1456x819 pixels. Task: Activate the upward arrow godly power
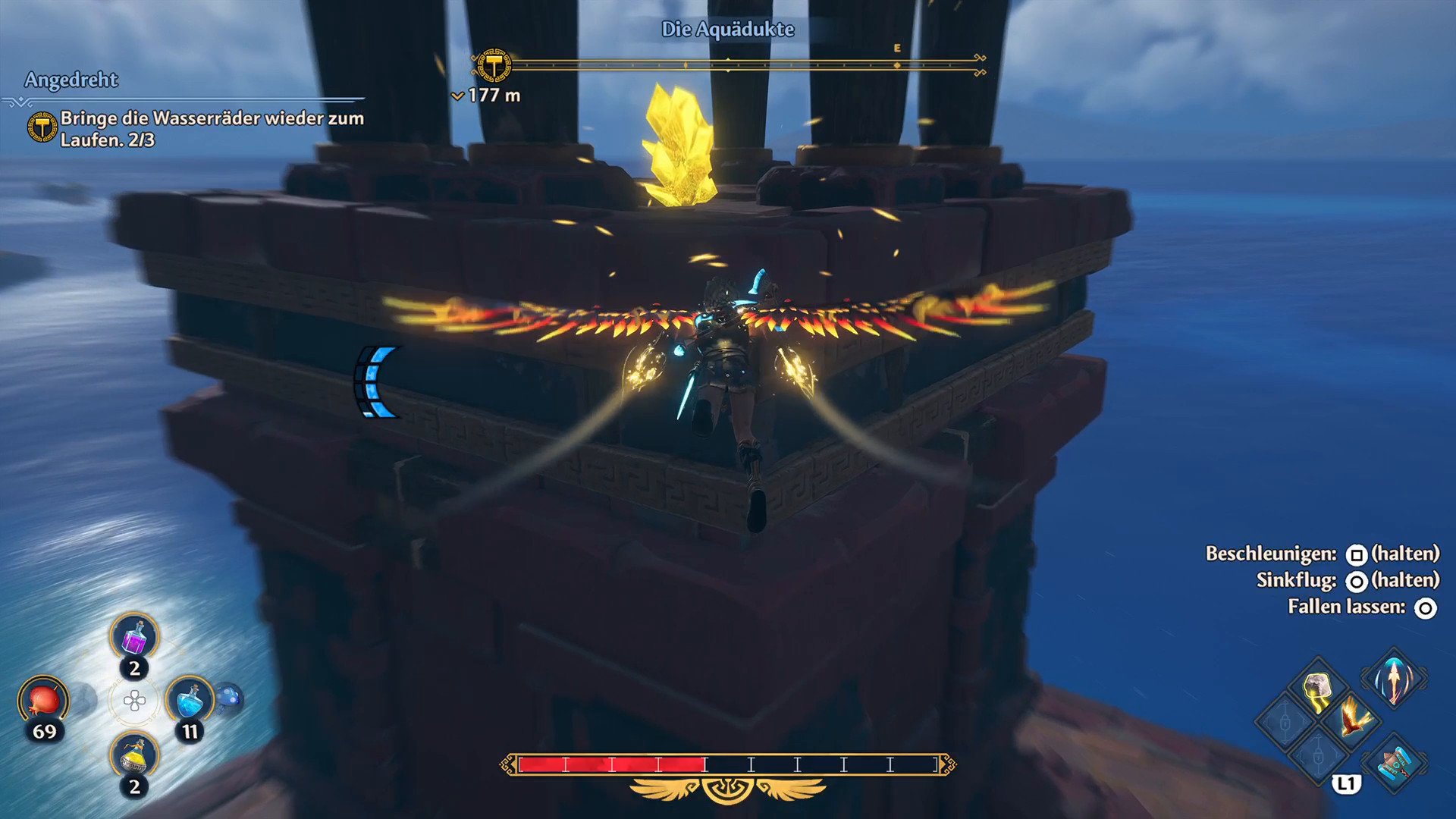click(x=1394, y=679)
